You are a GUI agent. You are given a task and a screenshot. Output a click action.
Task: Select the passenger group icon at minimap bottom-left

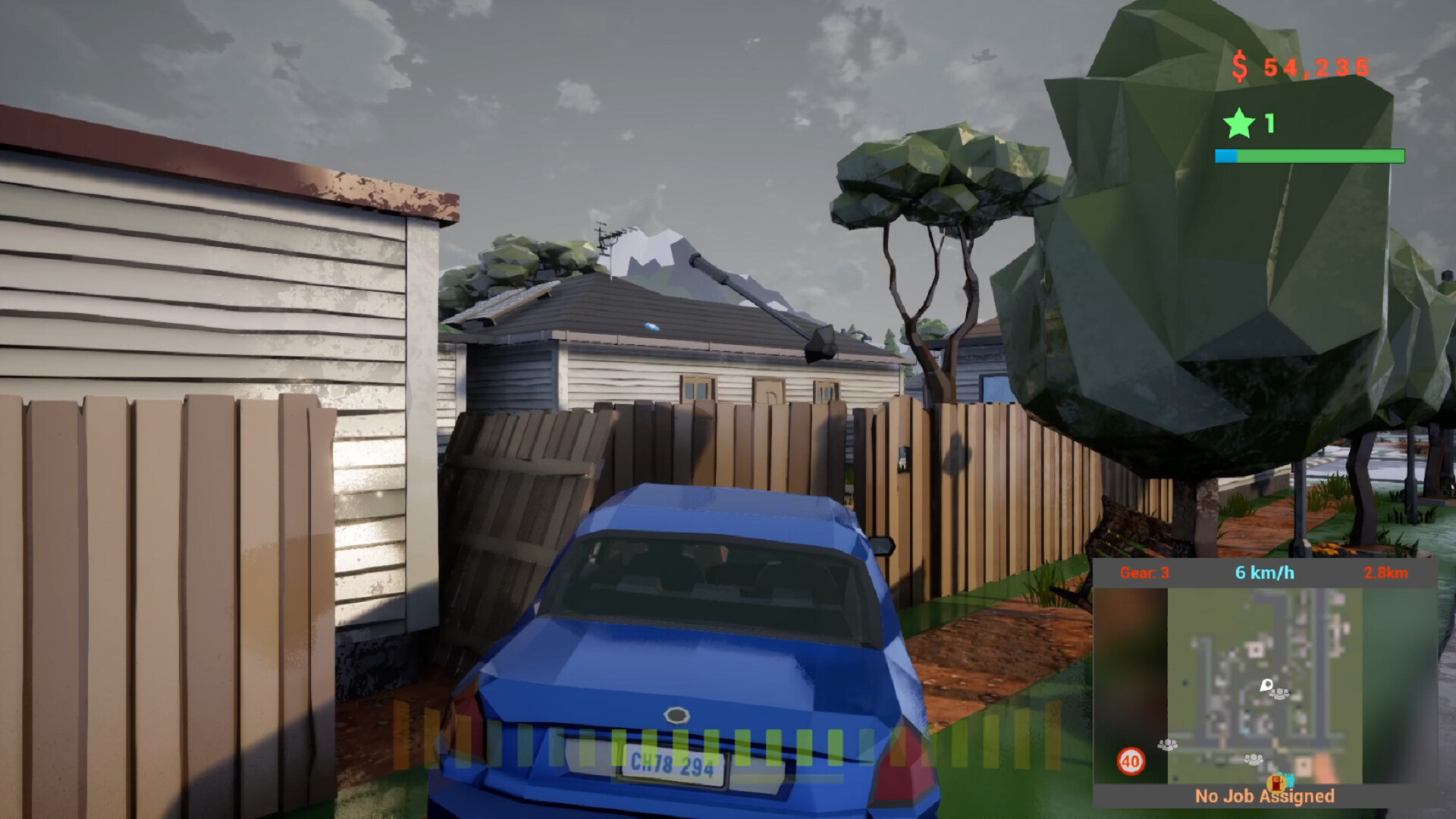1167,745
